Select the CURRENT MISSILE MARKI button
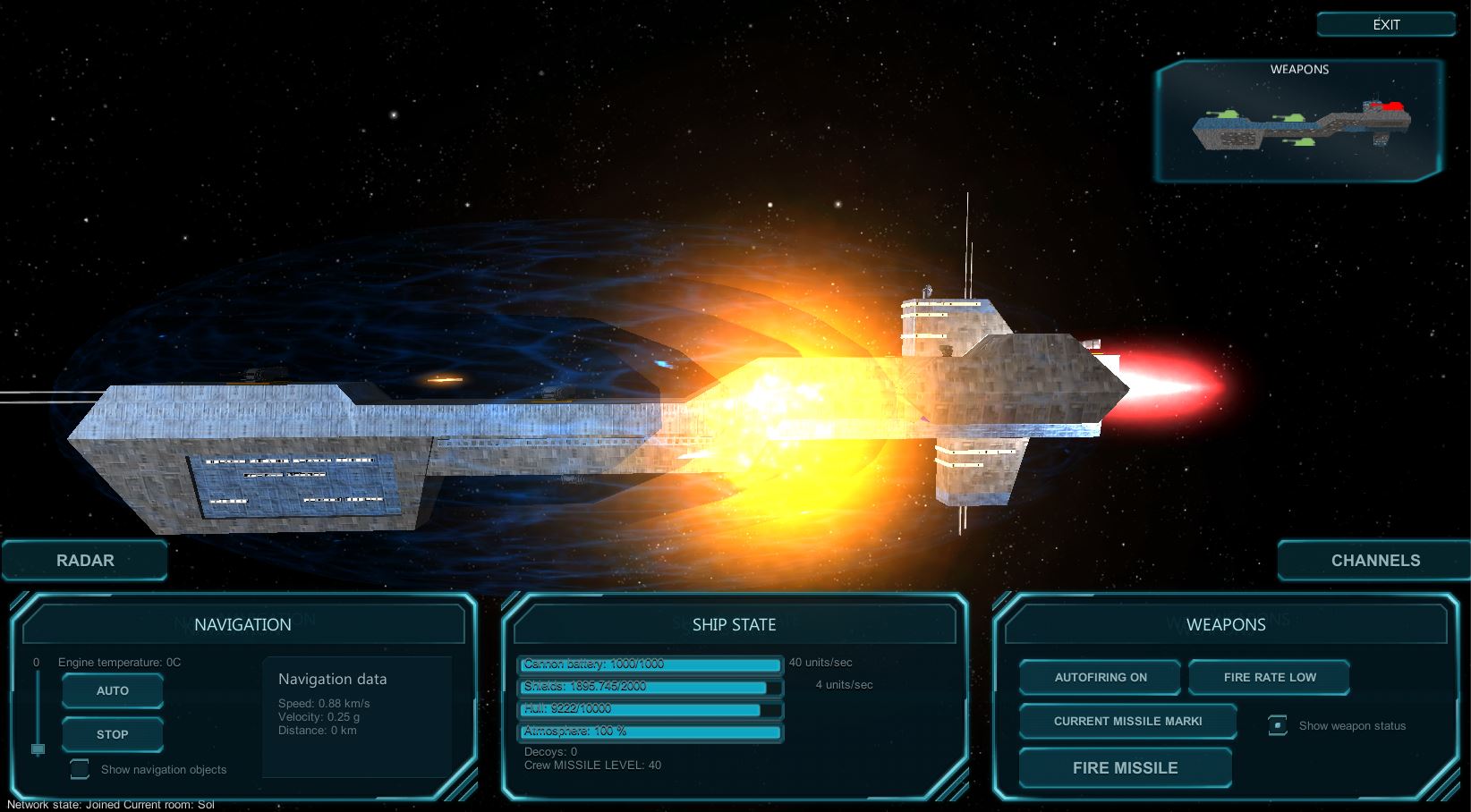Screen dimensions: 1471x812 click(x=1127, y=722)
